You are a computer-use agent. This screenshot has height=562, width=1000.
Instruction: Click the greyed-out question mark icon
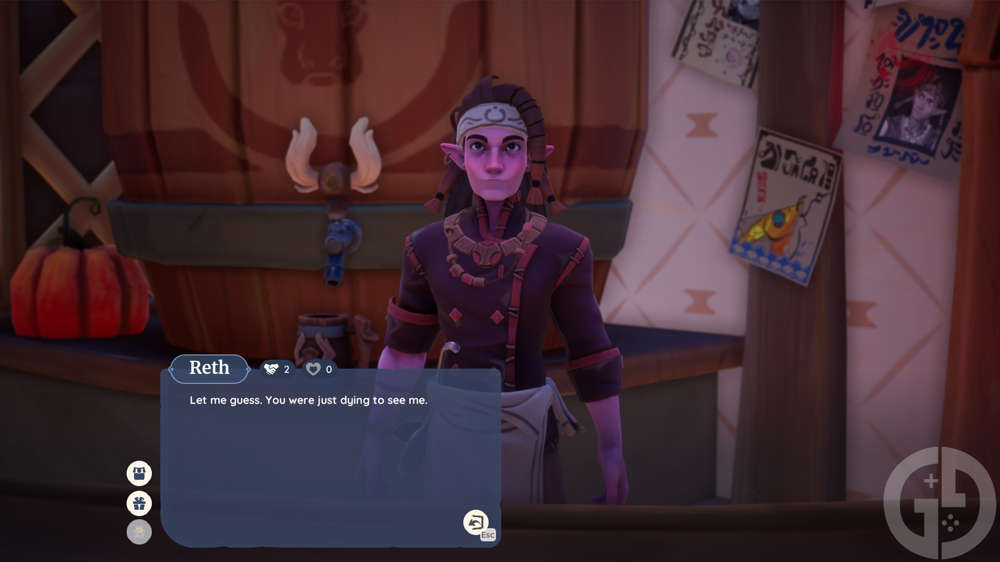point(139,532)
